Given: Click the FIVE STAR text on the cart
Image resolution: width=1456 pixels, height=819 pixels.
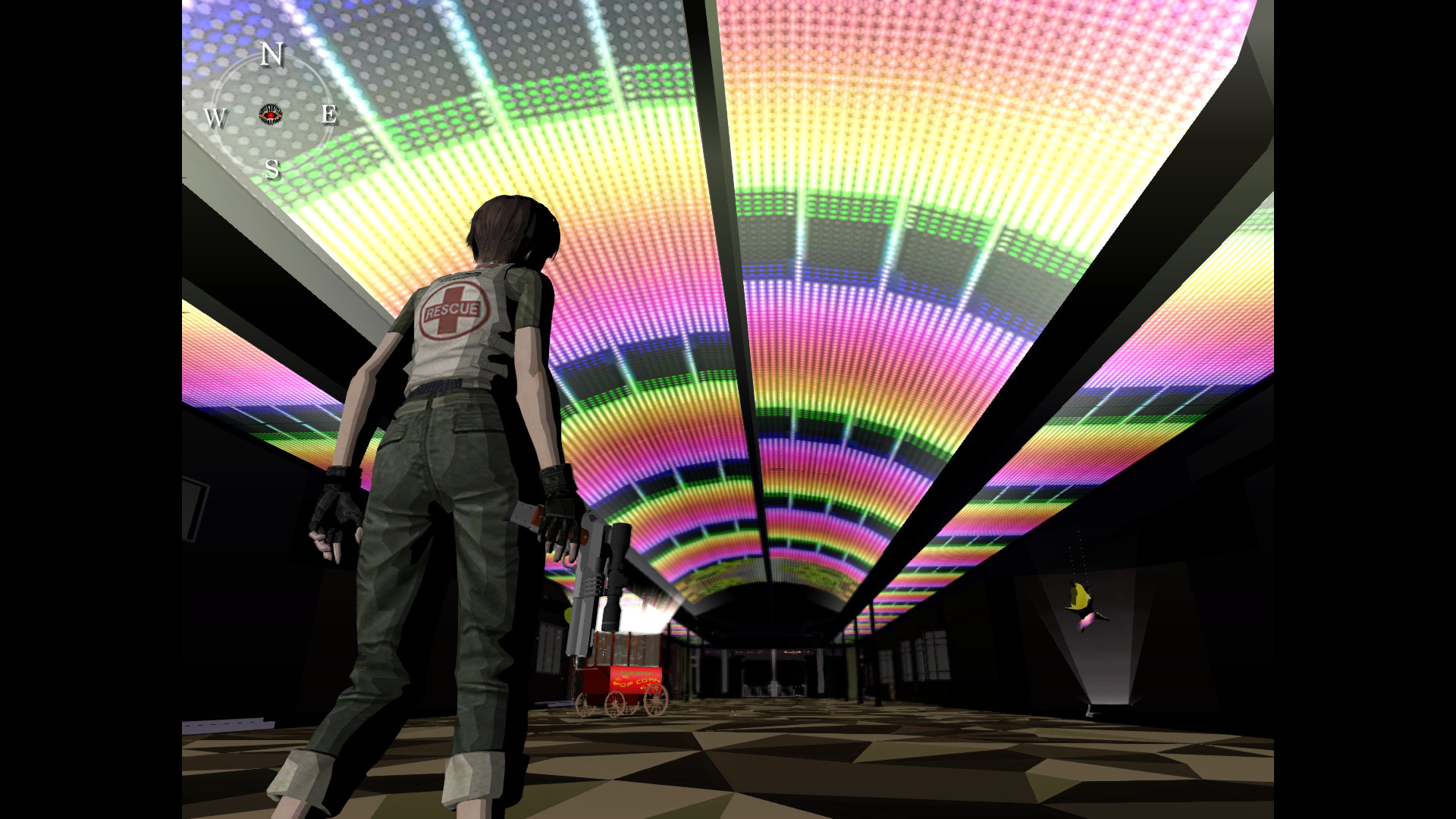Looking at the screenshot, I should (x=635, y=673).
